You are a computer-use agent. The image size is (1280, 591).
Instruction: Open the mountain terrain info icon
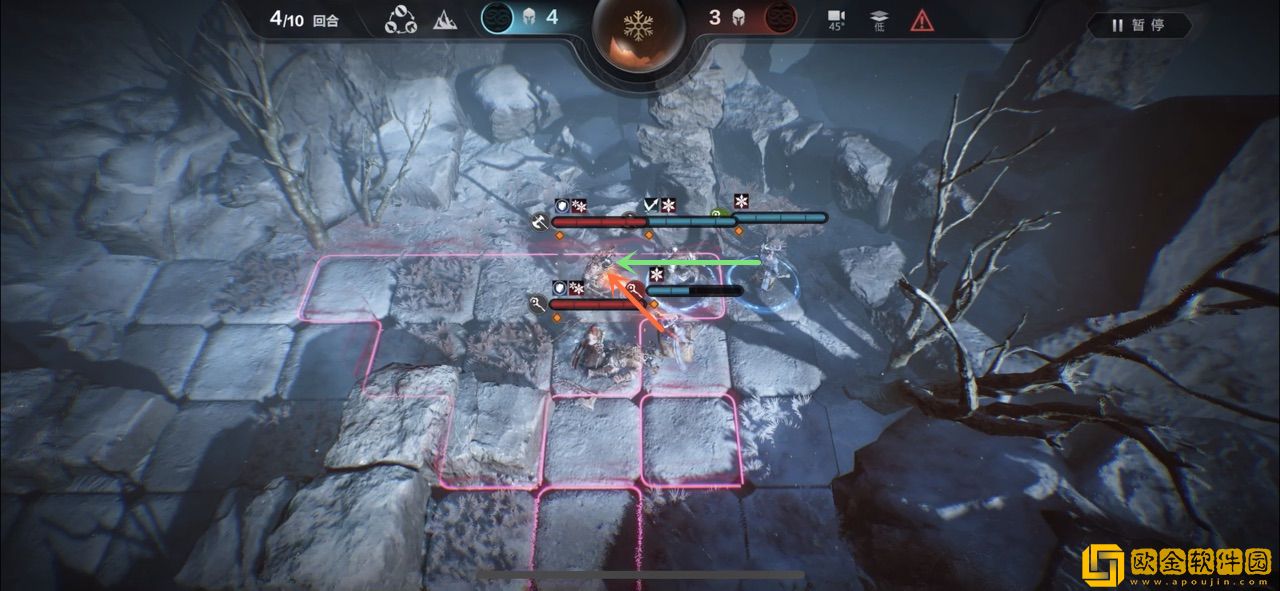444,19
